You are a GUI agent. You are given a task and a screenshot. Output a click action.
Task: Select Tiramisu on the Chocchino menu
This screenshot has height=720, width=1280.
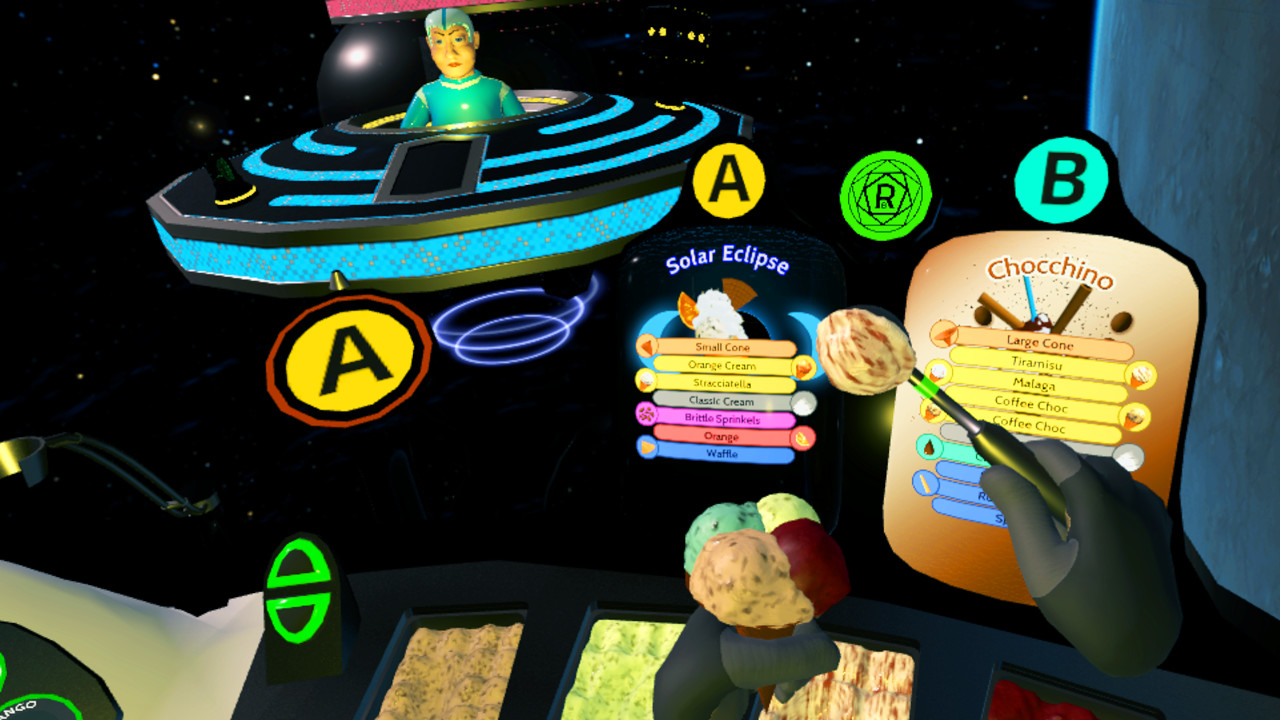tap(1035, 361)
